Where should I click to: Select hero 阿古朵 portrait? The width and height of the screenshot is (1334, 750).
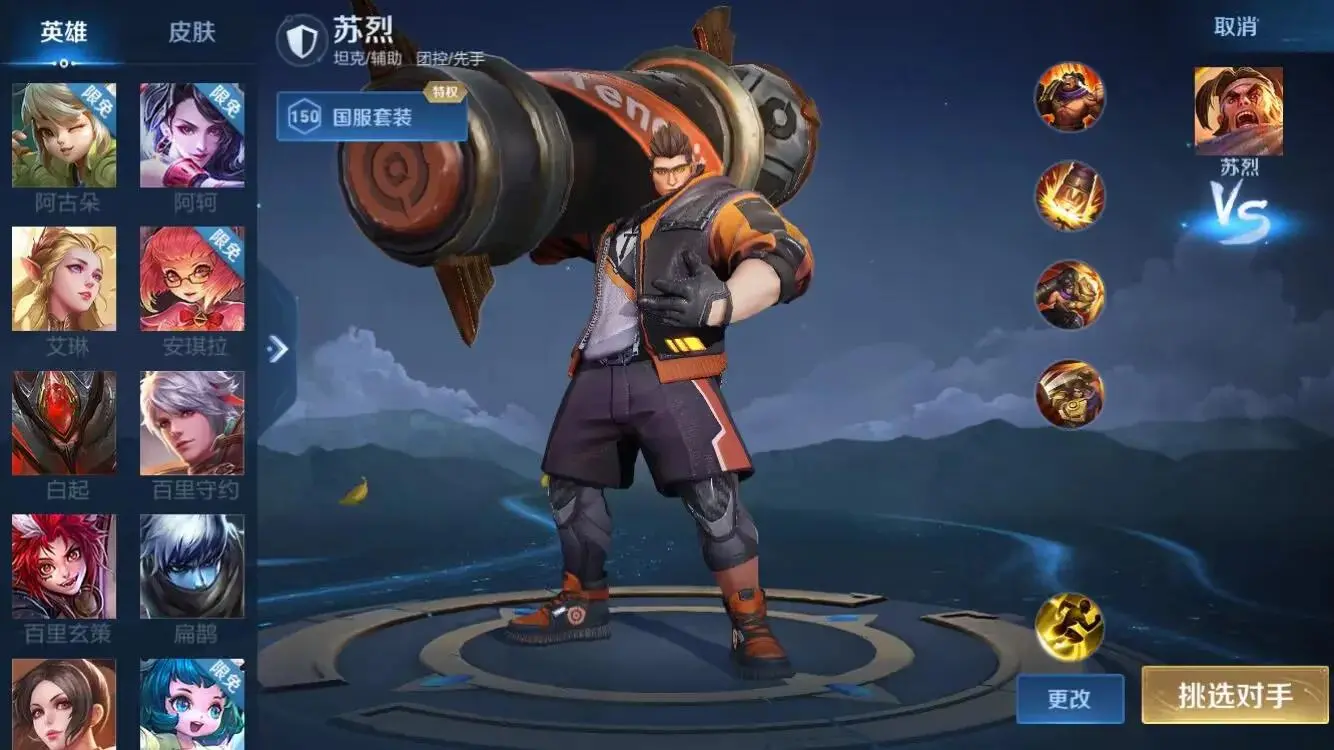coord(64,135)
